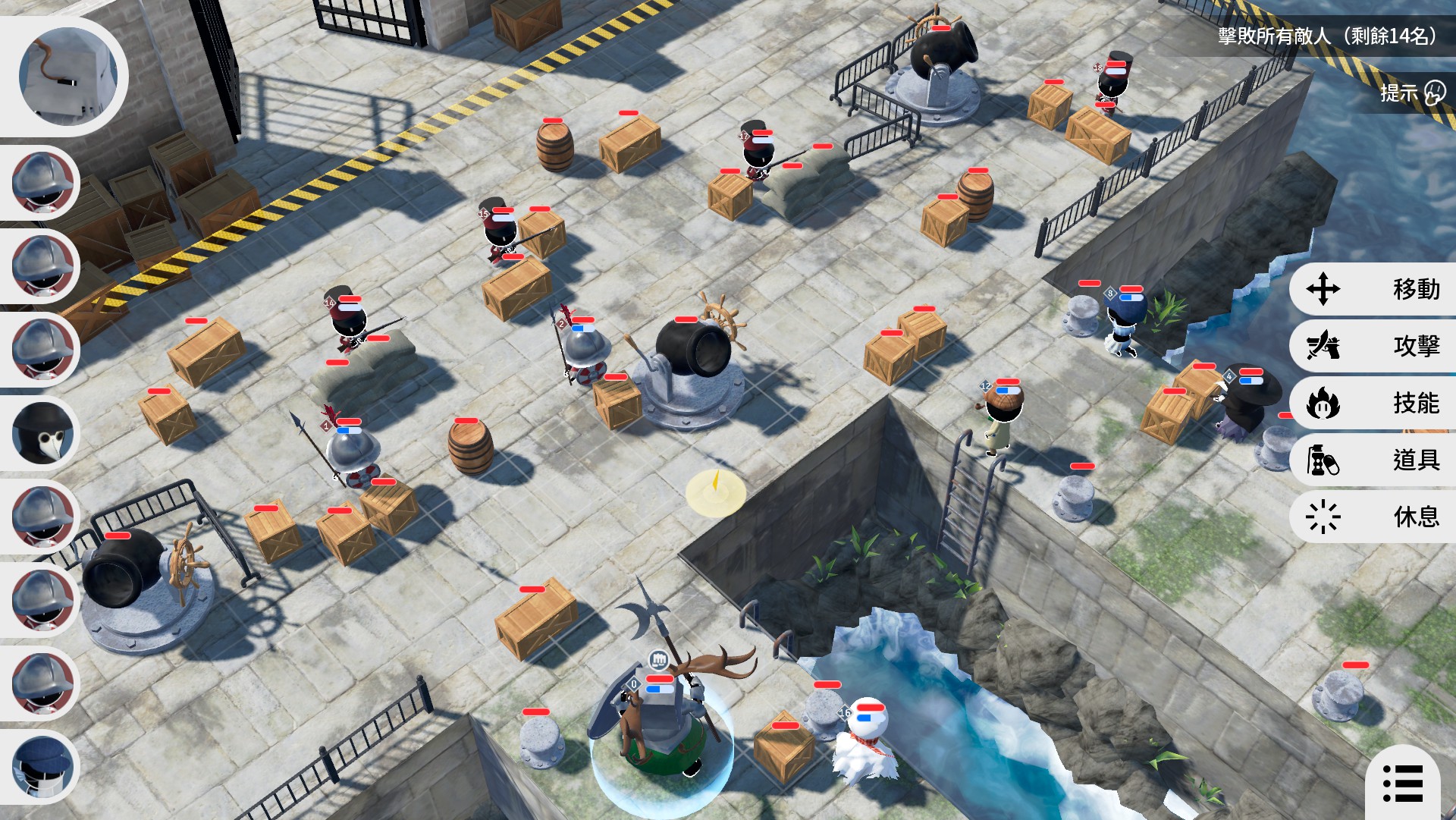The image size is (1456, 820).
Task: Select the blue-capped unit portrait
Action: 43,766
